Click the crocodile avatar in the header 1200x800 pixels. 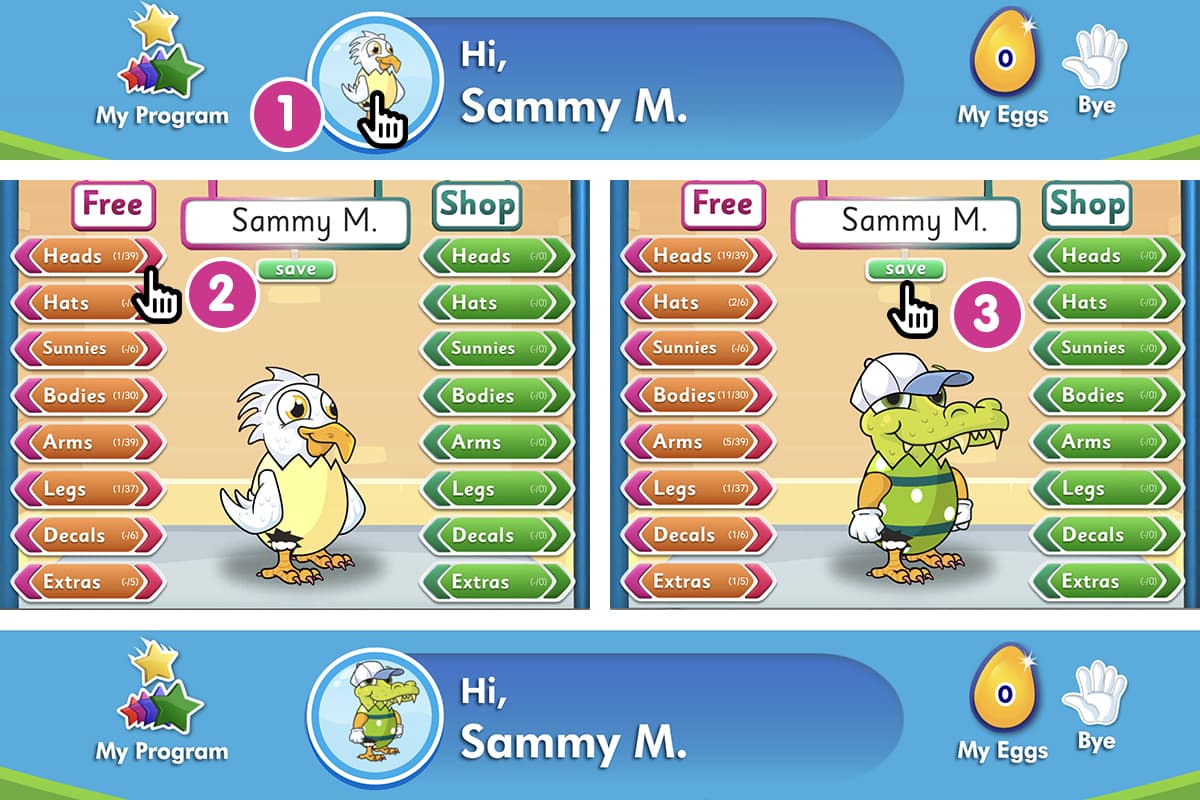click(374, 714)
